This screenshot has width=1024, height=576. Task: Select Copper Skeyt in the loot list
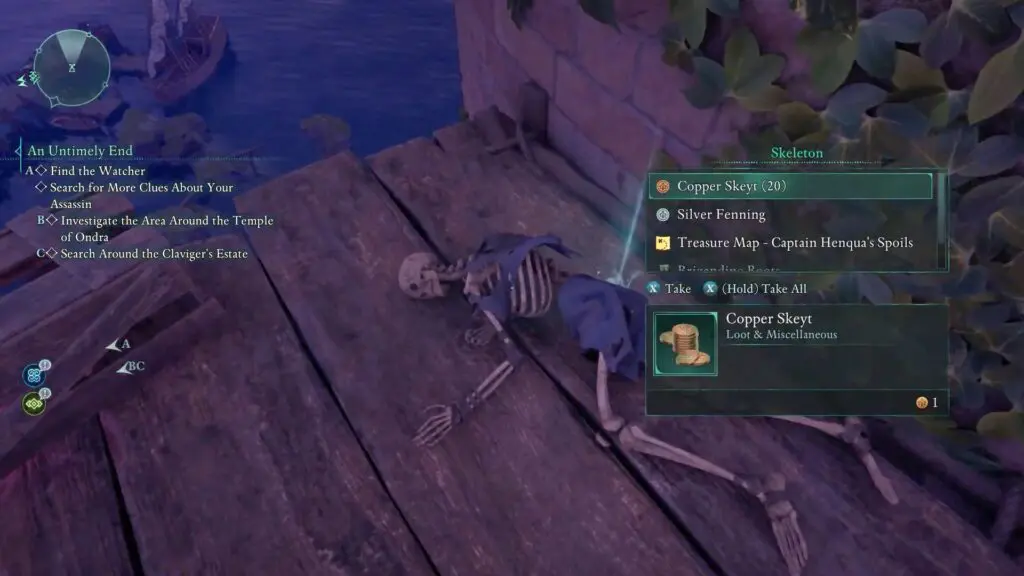click(x=790, y=186)
